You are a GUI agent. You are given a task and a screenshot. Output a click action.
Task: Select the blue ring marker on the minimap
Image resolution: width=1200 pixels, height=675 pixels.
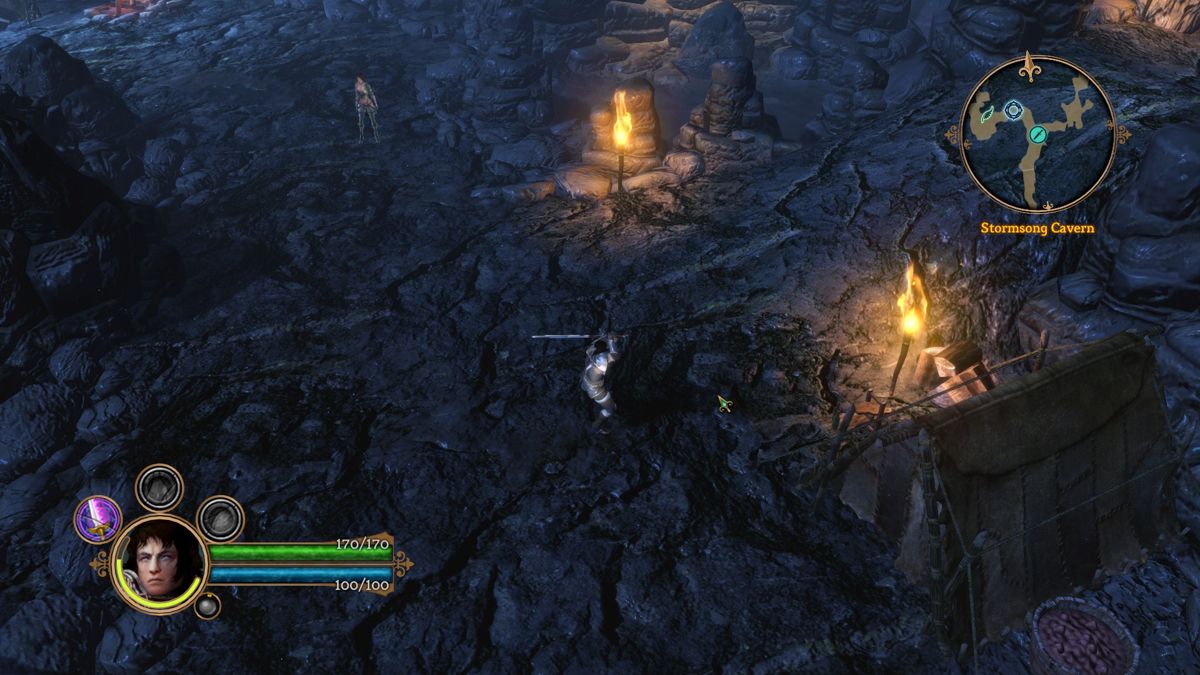pos(1014,109)
